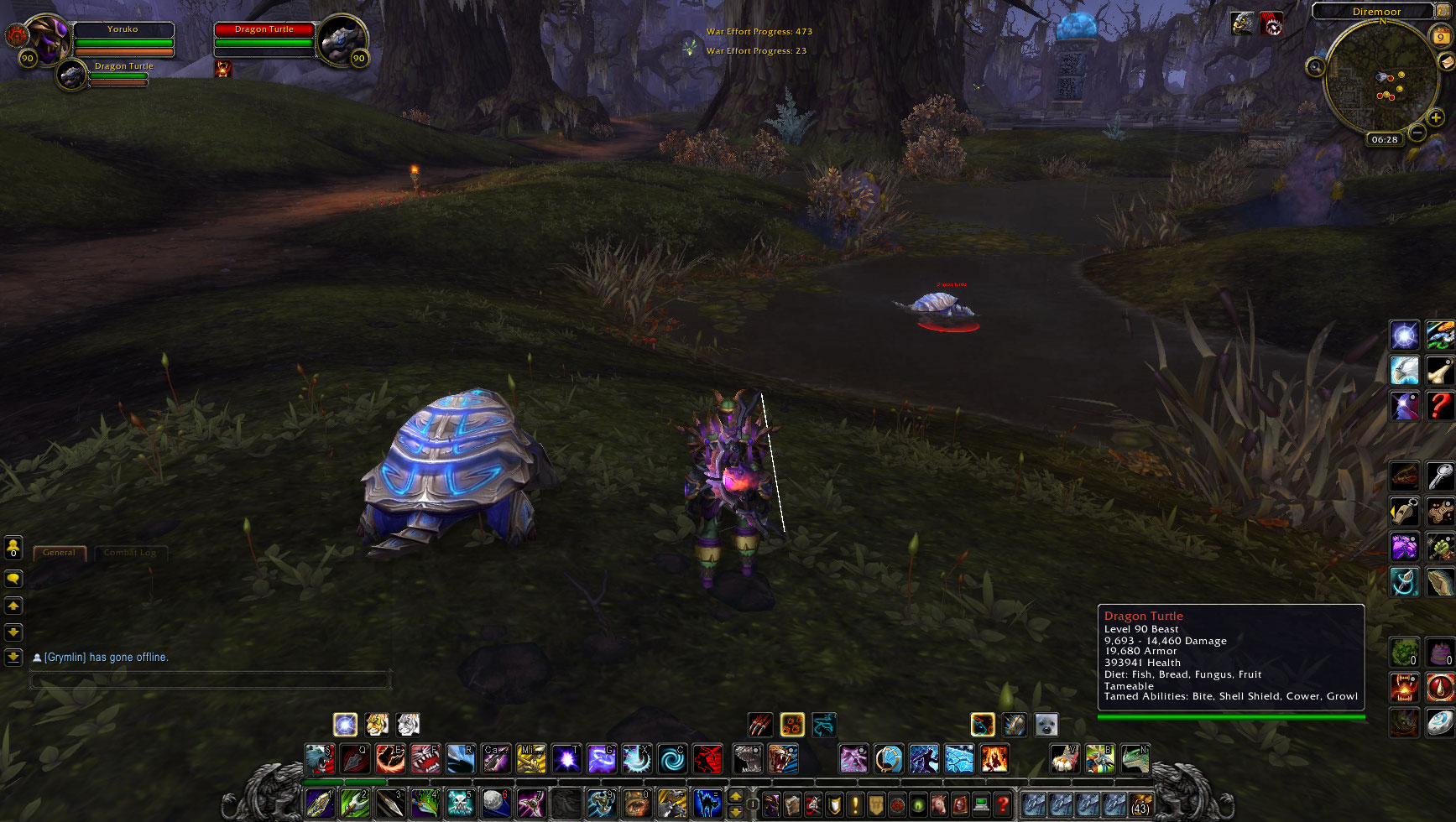The width and height of the screenshot is (1456, 822).
Task: Open the calendar button showing 9
Action: 1440,35
